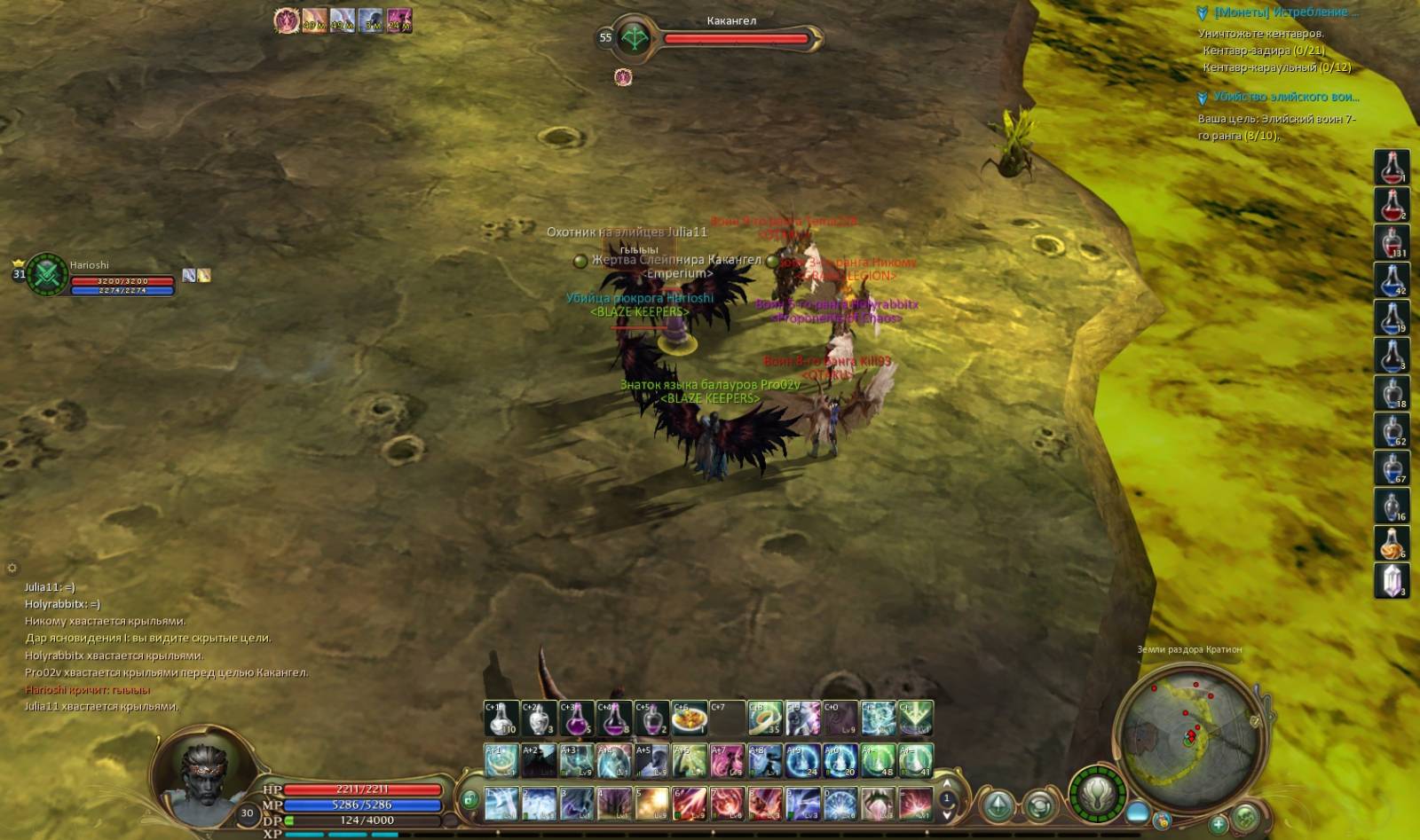Select party member Harioshi's frame
Image resolution: width=1420 pixels, height=840 pixels.
[x=98, y=276]
